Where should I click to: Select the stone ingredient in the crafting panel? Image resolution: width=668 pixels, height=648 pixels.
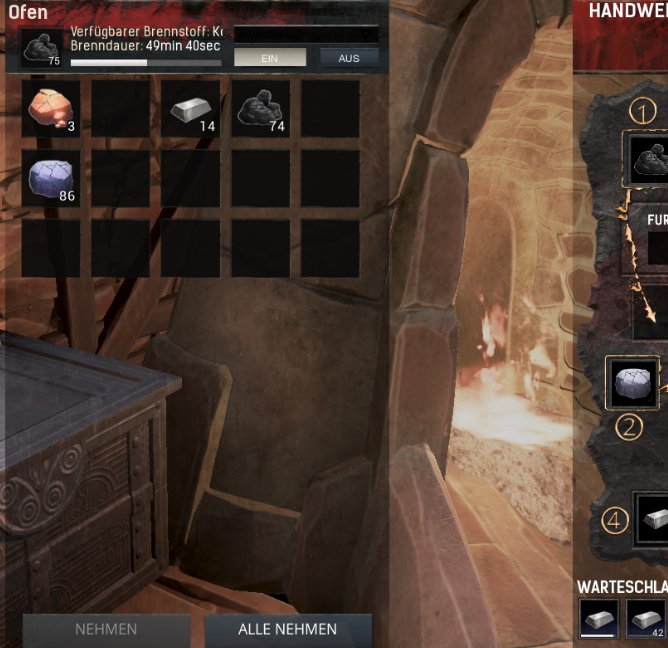click(633, 383)
